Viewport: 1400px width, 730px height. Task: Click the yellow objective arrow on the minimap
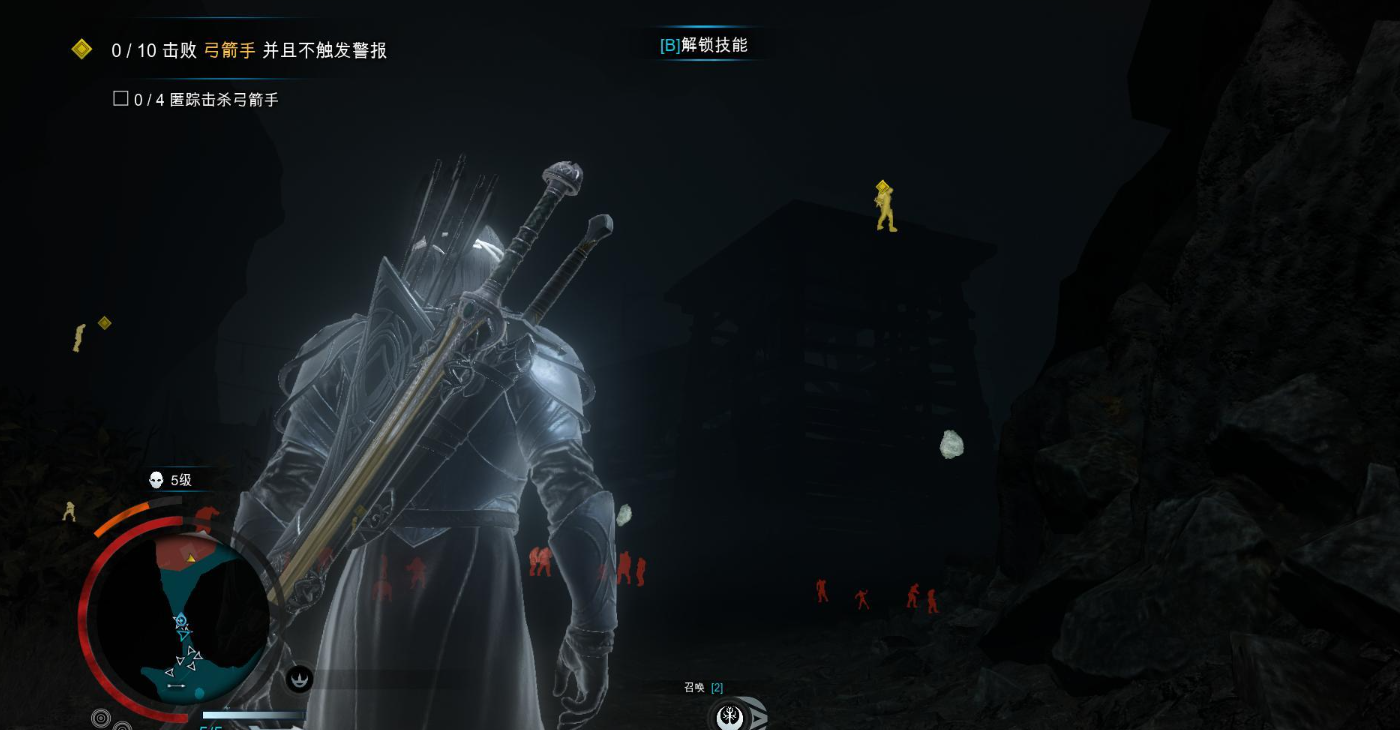point(191,558)
